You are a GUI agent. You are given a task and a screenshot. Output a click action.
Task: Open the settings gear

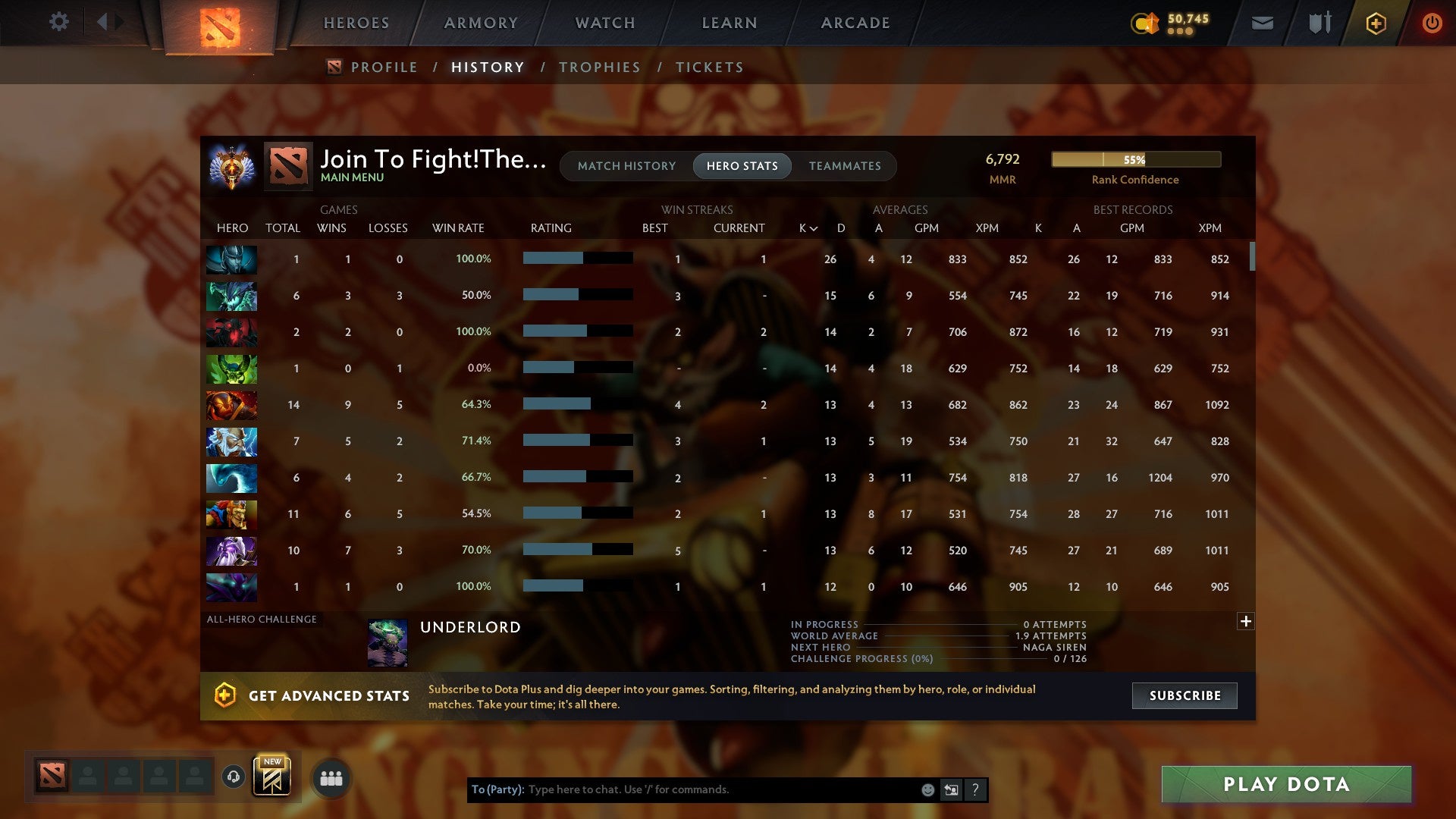coord(59,22)
